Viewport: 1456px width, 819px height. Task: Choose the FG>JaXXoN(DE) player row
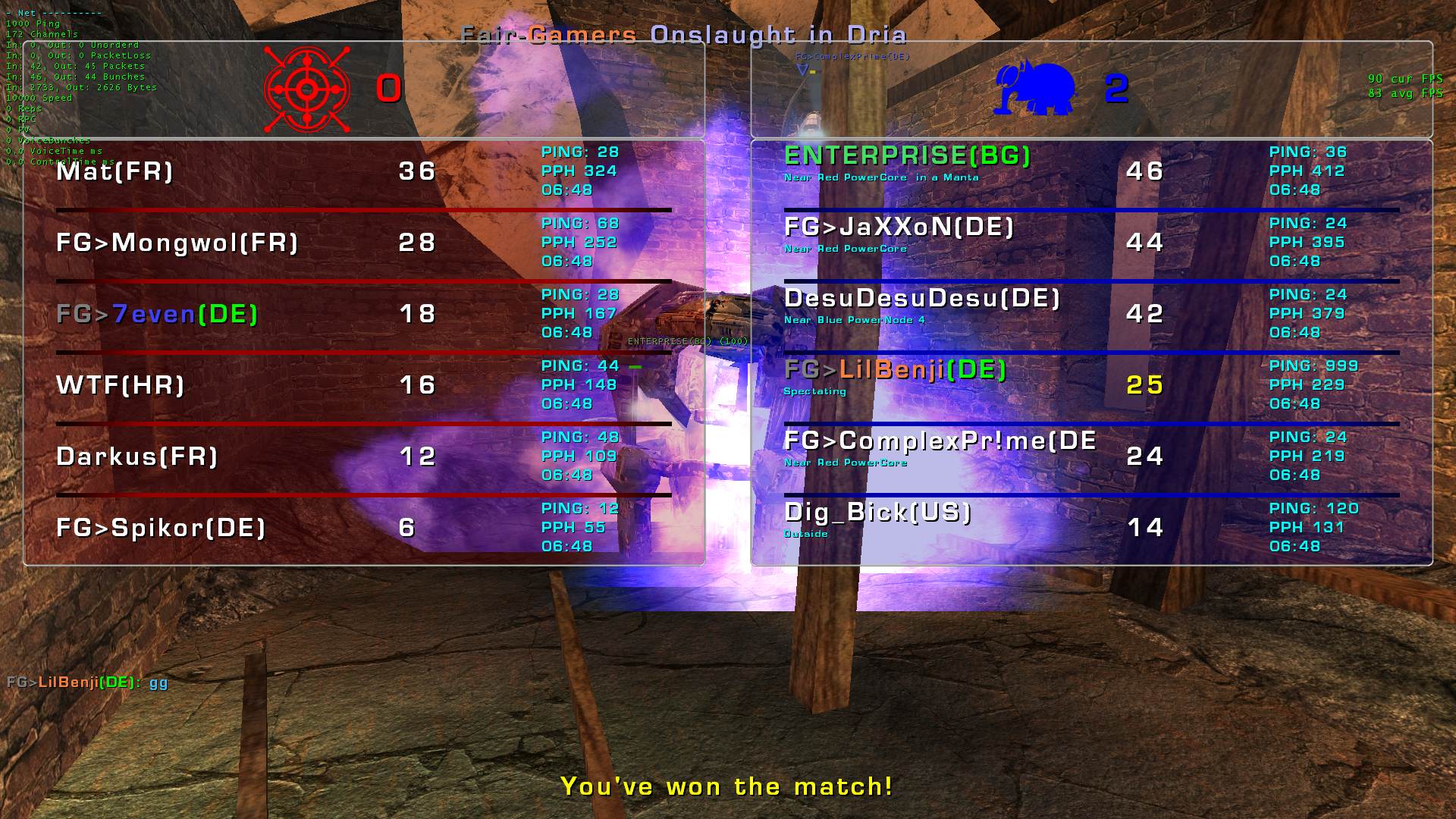coord(899,227)
